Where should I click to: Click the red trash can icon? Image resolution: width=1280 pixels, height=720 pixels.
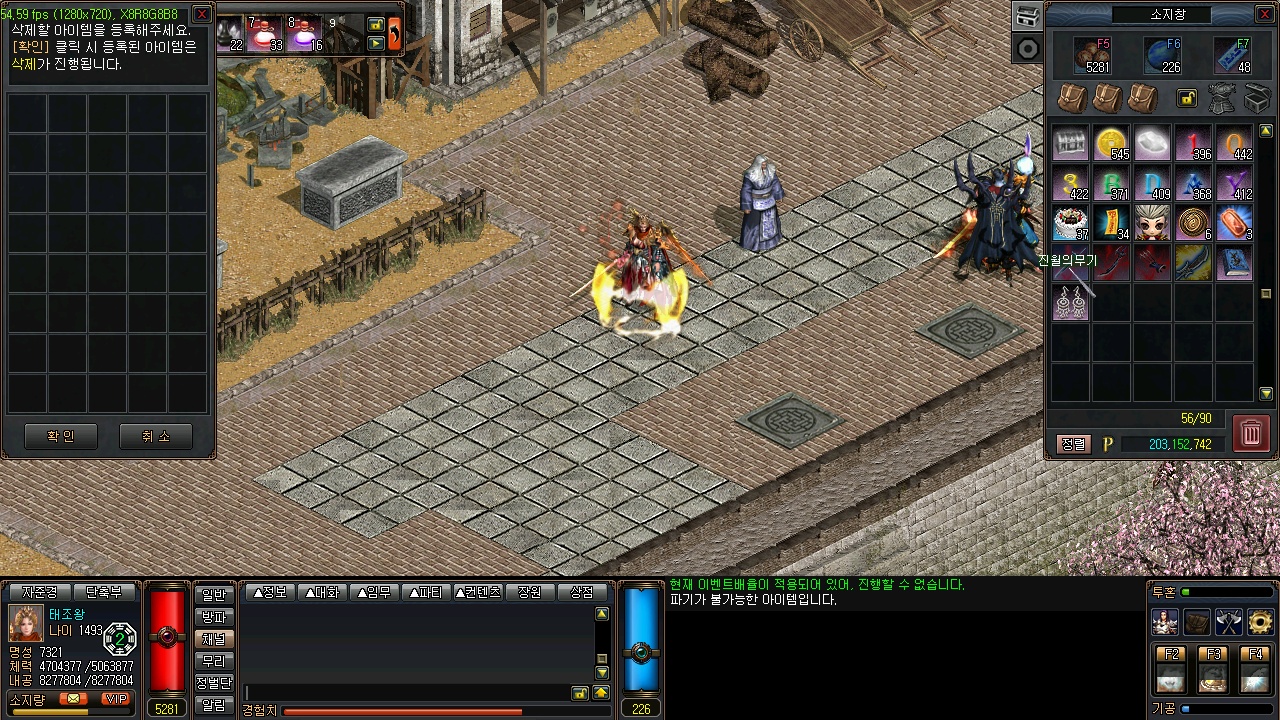tap(1251, 433)
